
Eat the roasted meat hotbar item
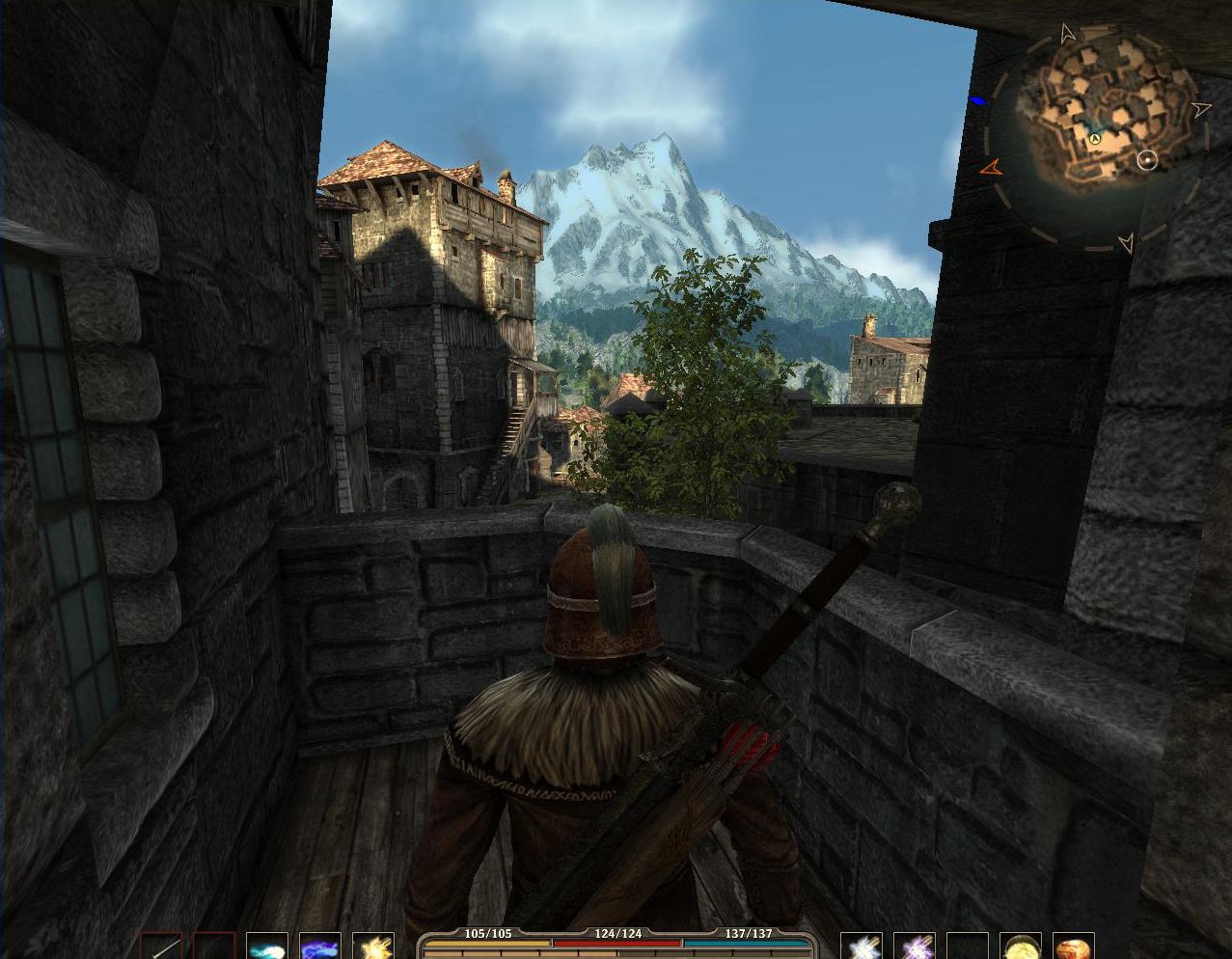coord(1073,946)
